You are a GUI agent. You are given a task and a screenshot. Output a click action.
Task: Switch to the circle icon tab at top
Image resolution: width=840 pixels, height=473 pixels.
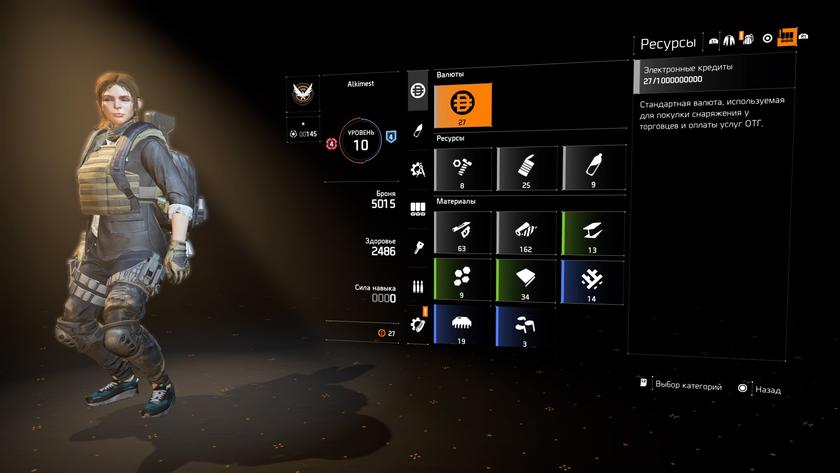767,40
